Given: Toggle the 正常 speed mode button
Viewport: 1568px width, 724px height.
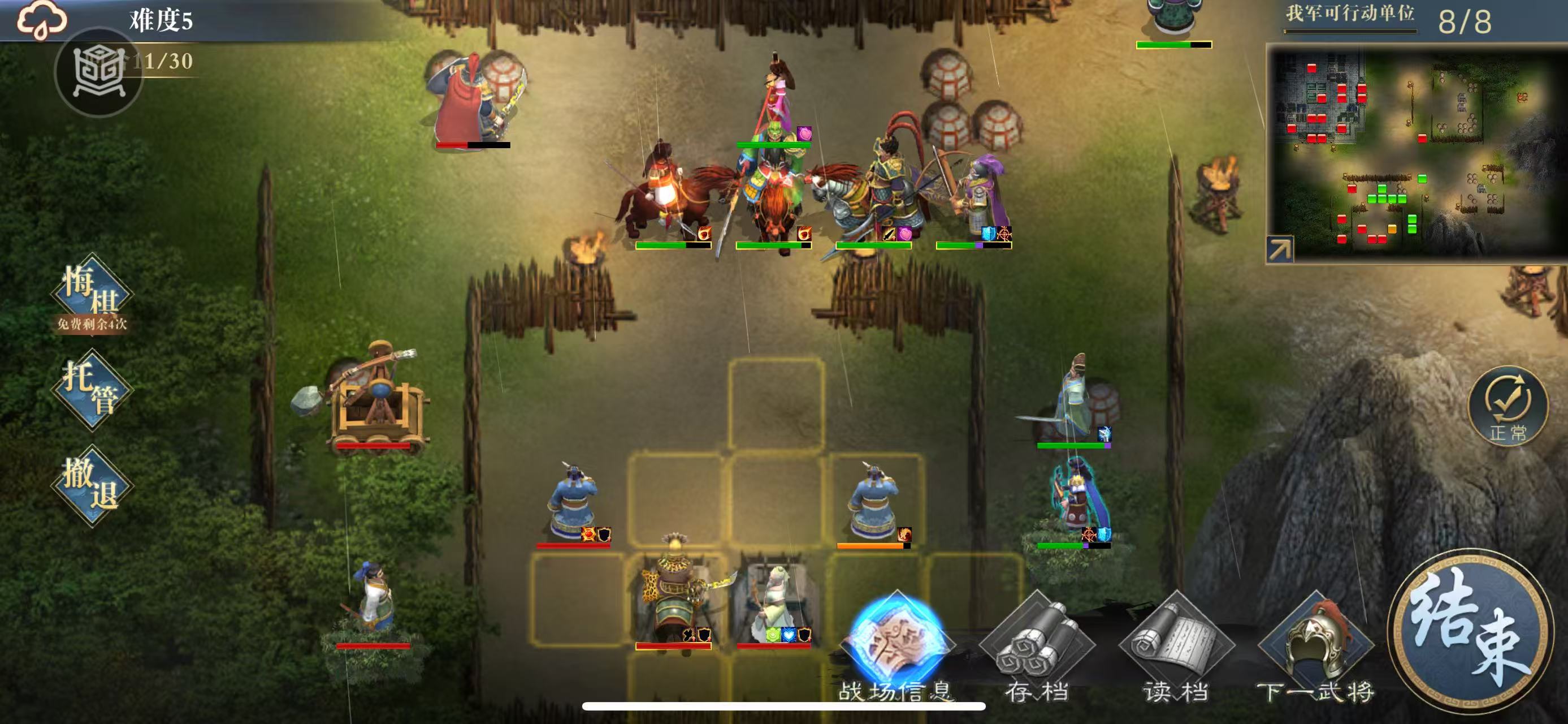Looking at the screenshot, I should (x=1508, y=406).
